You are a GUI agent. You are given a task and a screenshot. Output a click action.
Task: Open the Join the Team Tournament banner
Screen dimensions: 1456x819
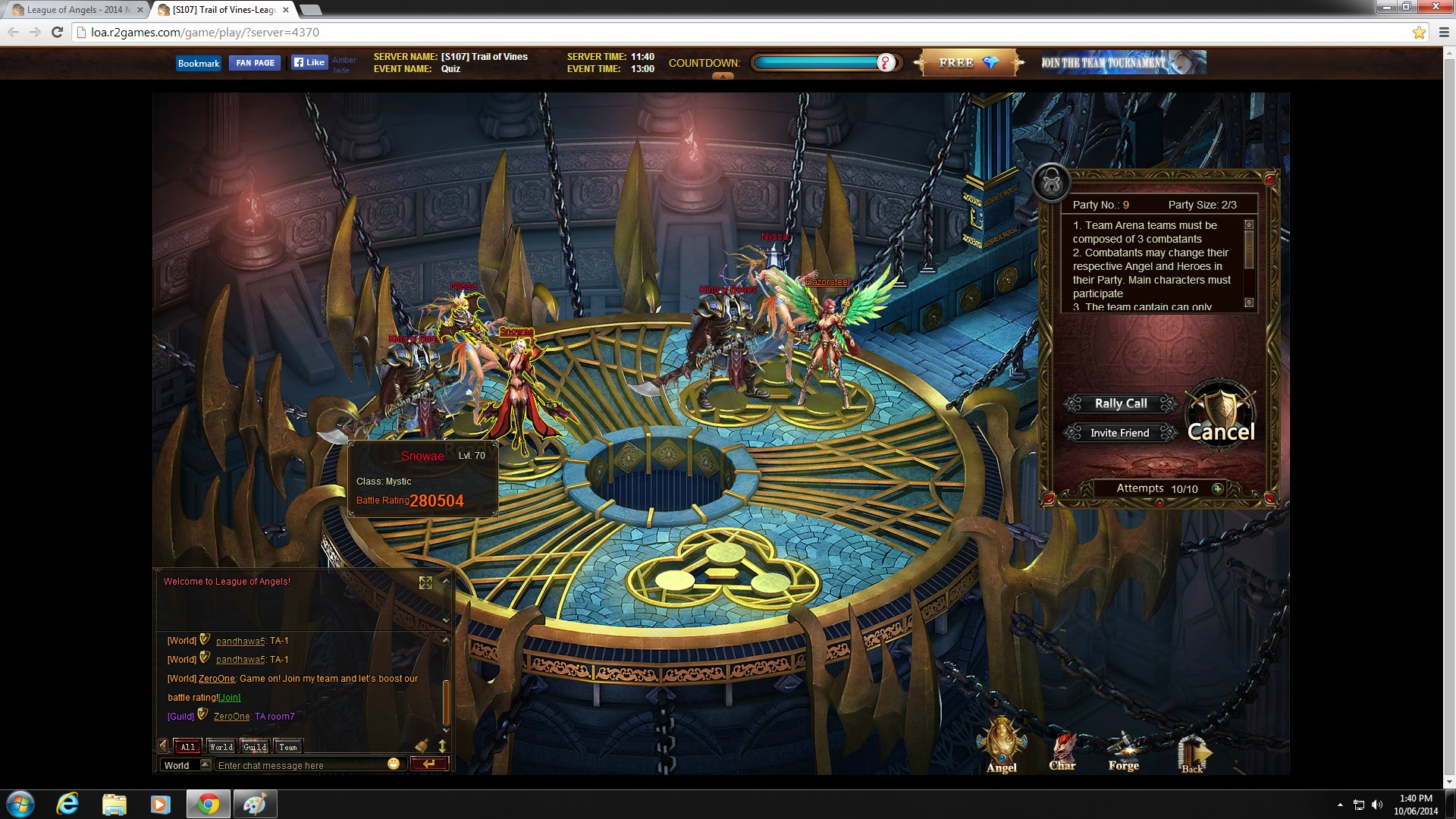(1122, 63)
